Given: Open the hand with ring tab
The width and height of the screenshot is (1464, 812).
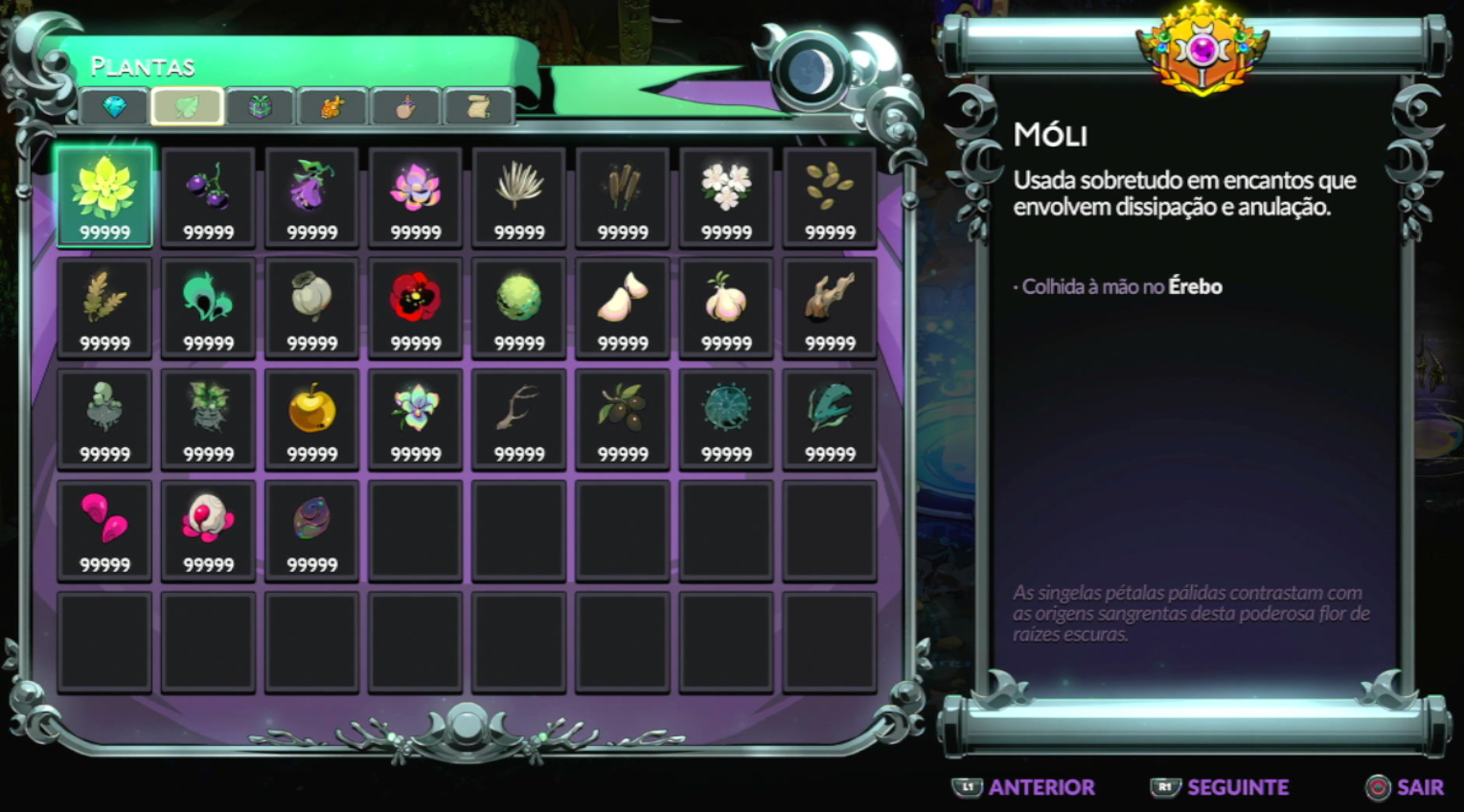Looking at the screenshot, I should 405,106.
